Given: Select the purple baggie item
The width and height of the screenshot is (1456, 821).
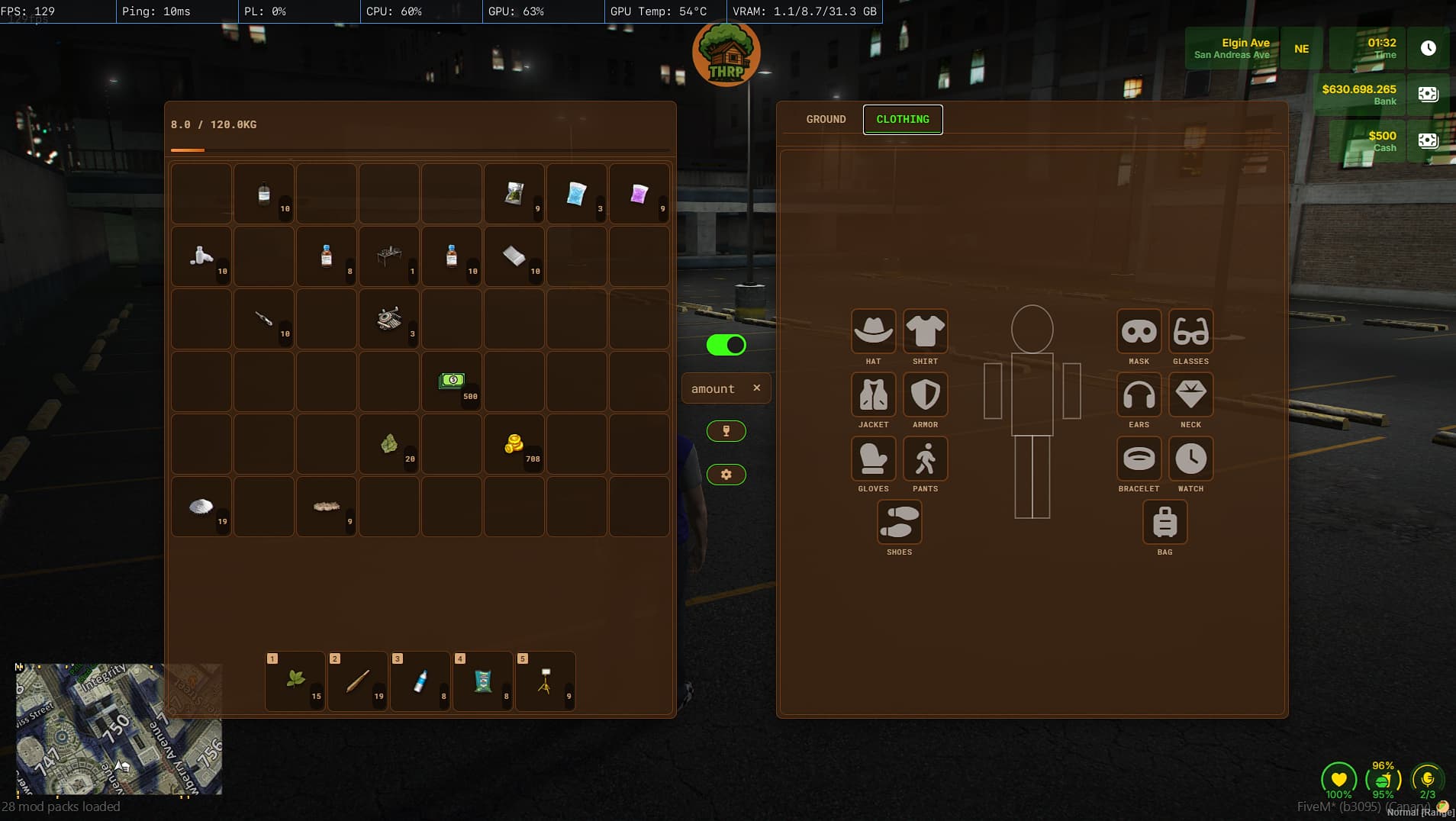Looking at the screenshot, I should coord(639,194).
